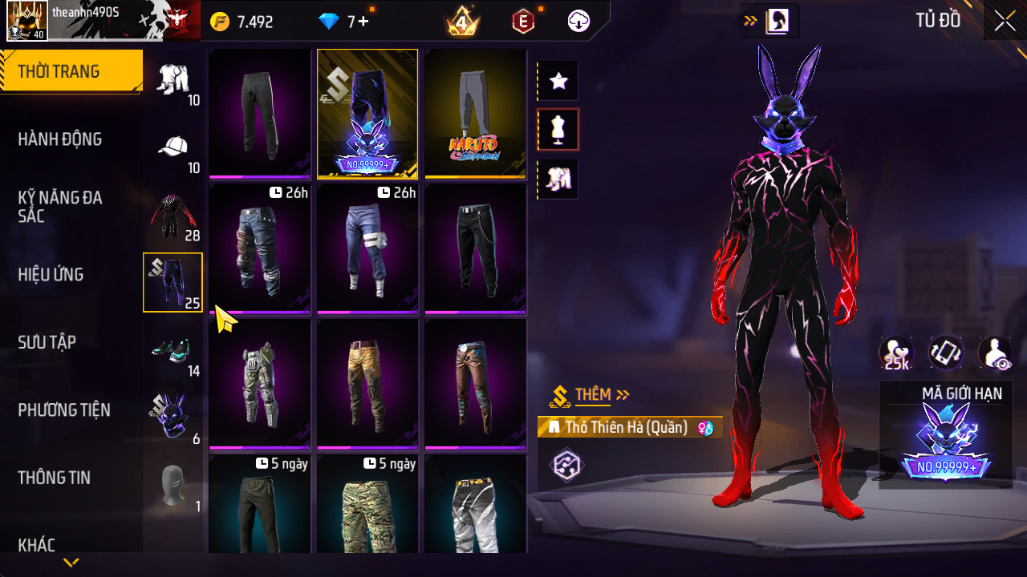1027x577 pixels.
Task: Select the shoes category icon
Action: (x=173, y=349)
